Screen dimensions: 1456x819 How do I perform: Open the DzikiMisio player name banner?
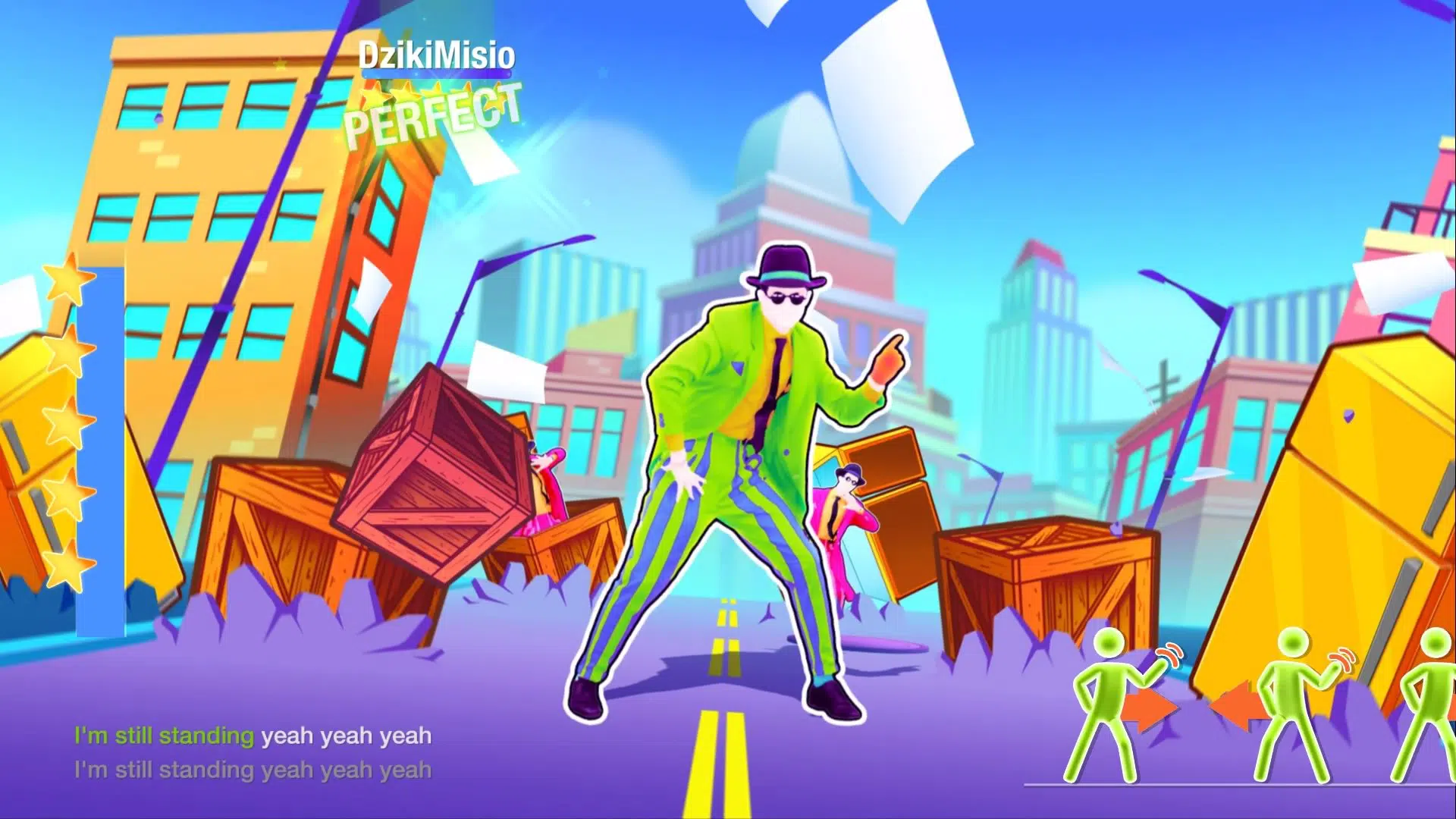pos(438,55)
